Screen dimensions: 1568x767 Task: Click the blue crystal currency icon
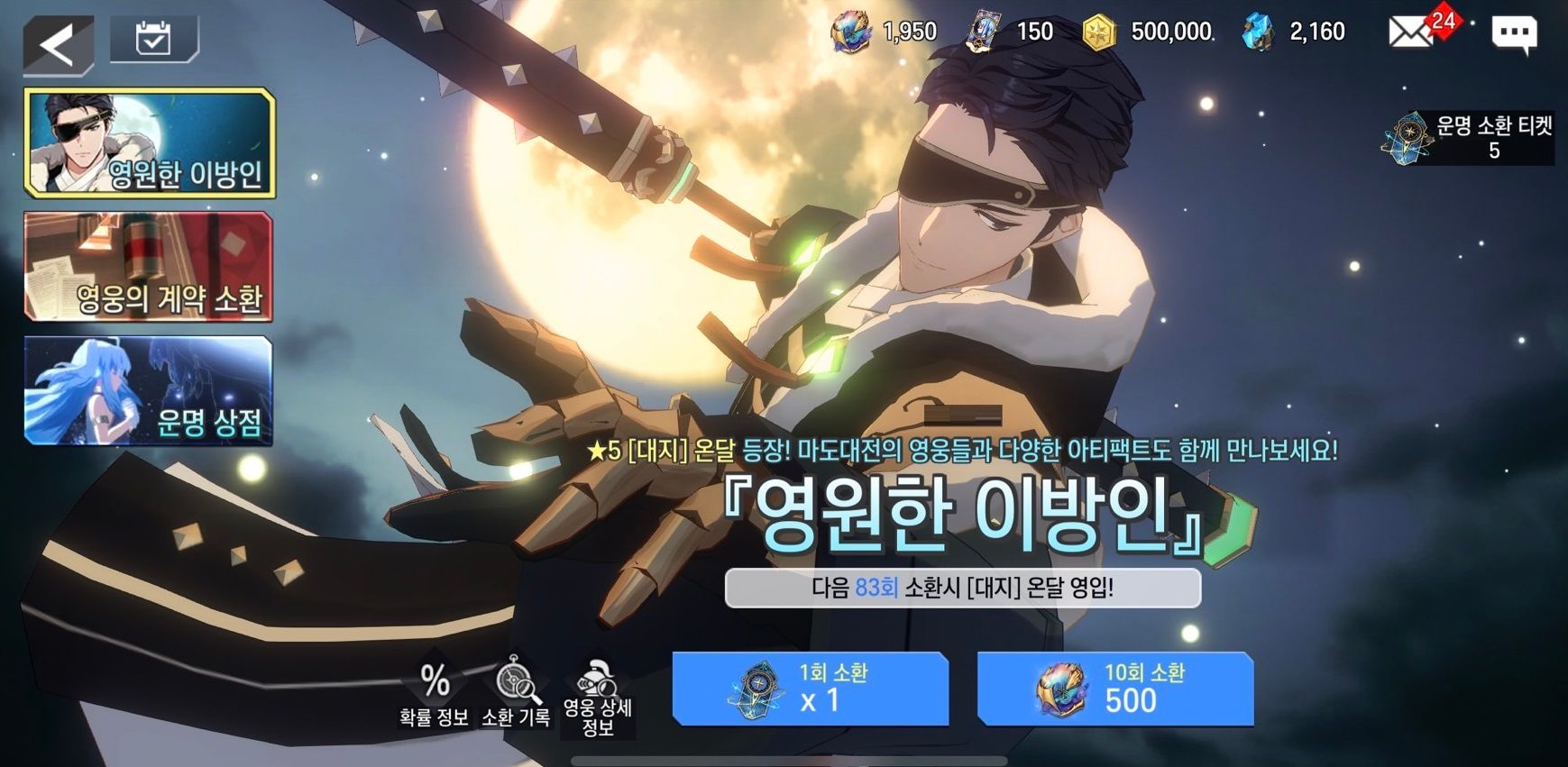(1259, 32)
